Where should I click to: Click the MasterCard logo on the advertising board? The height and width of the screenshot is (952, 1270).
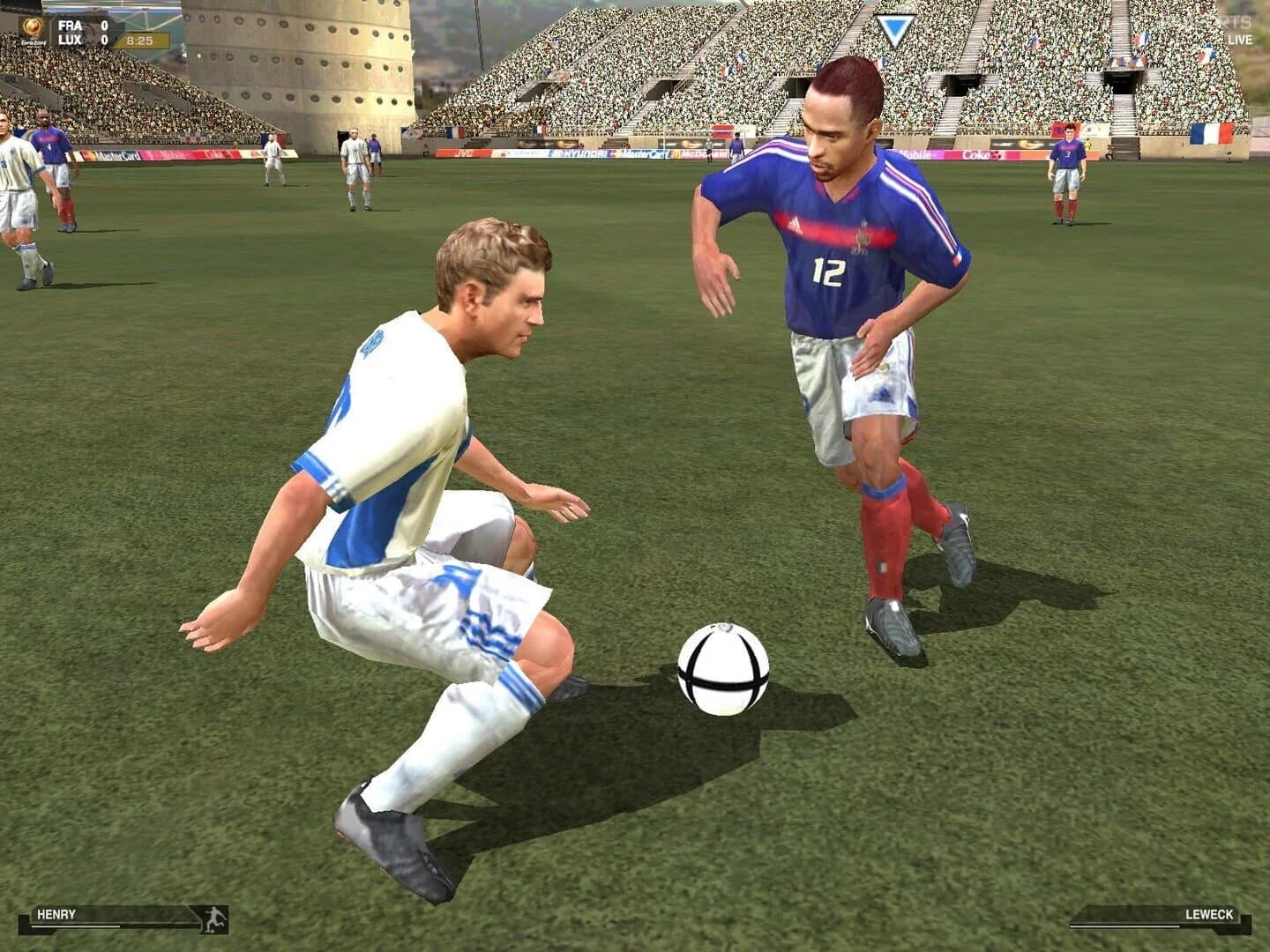[638, 152]
